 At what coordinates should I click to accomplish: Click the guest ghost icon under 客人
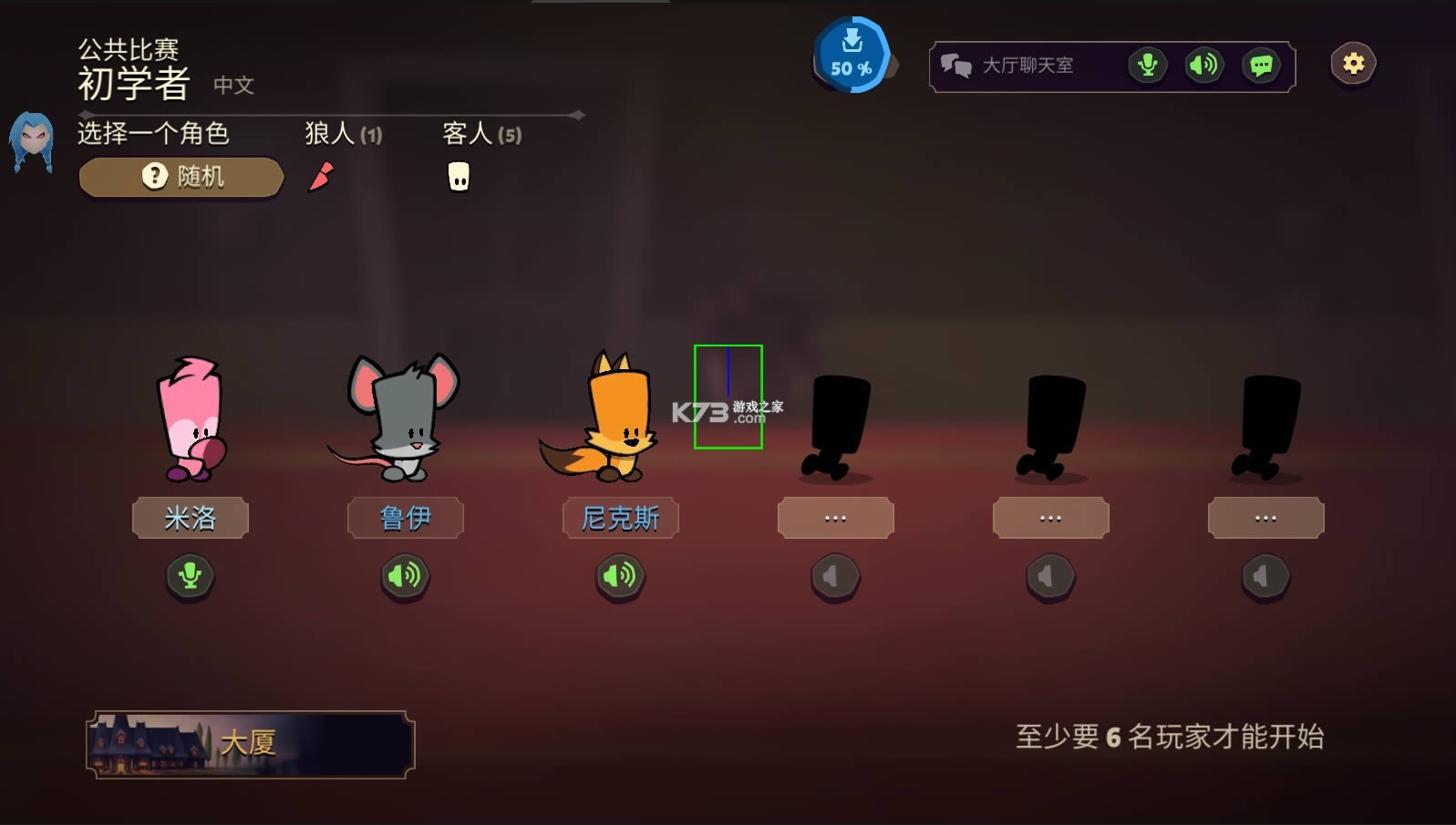[458, 176]
